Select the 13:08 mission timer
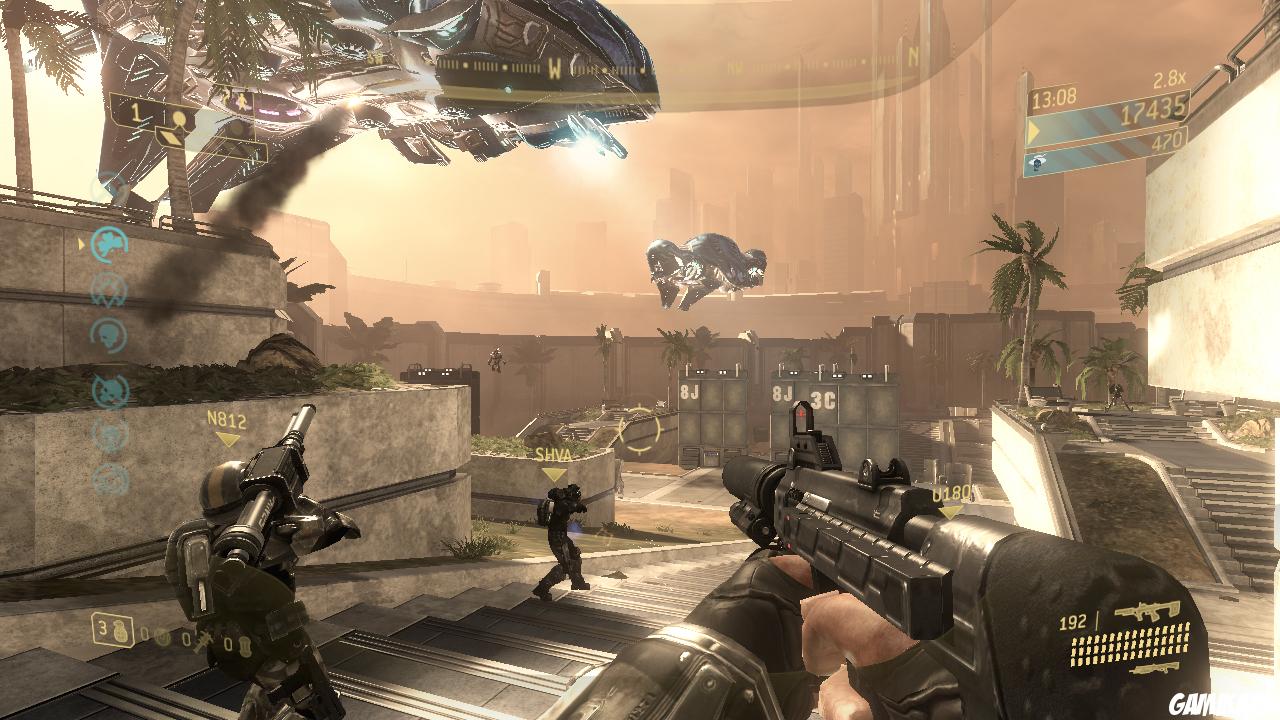The image size is (1280, 720). pyautogui.click(x=1054, y=98)
